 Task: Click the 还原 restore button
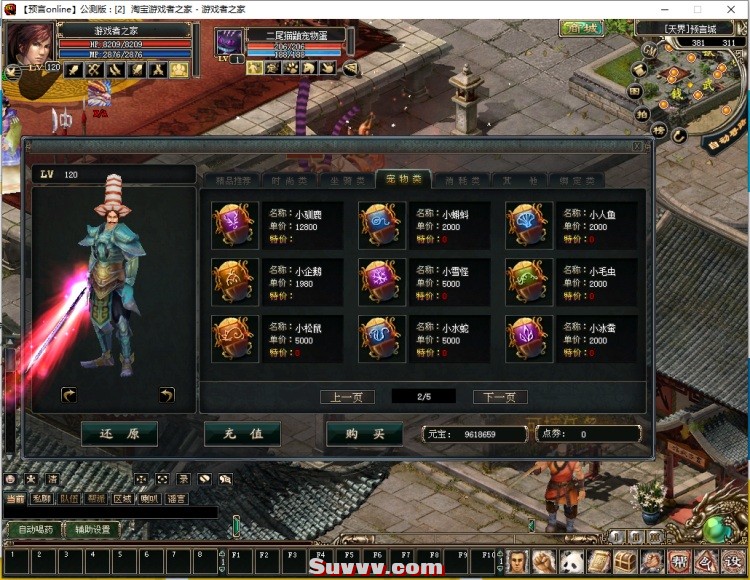point(119,434)
